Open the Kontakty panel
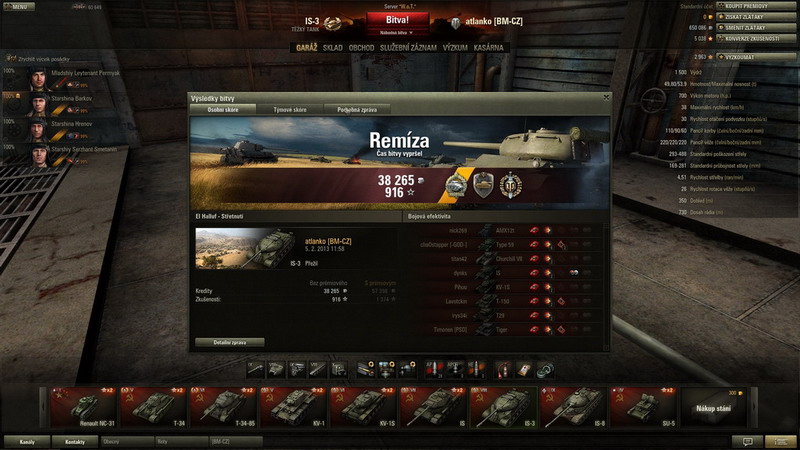The width and height of the screenshot is (800, 450). coord(74,441)
